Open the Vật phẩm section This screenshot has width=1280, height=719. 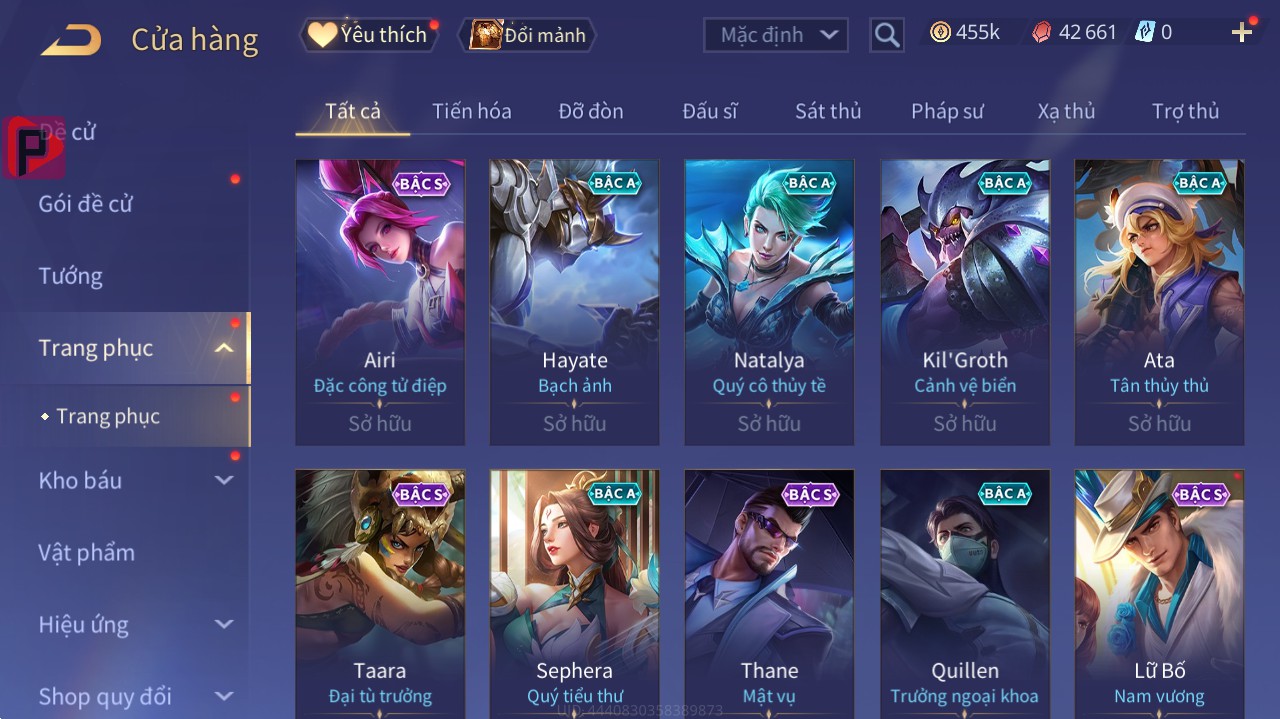point(86,552)
